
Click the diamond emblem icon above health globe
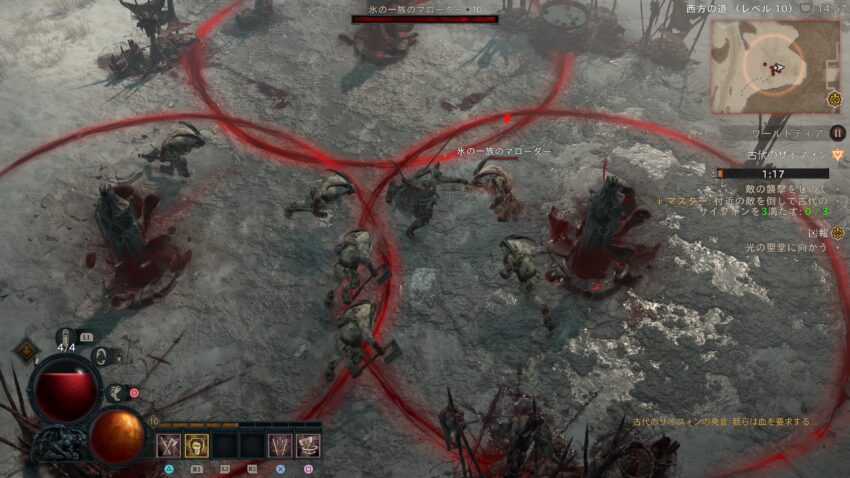26,350
